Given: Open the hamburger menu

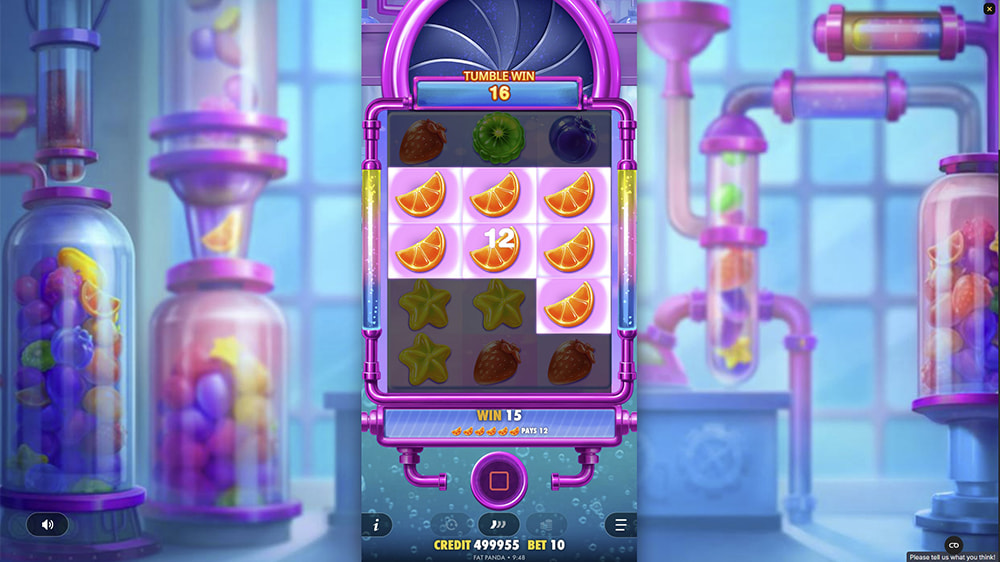Looking at the screenshot, I should click(620, 524).
